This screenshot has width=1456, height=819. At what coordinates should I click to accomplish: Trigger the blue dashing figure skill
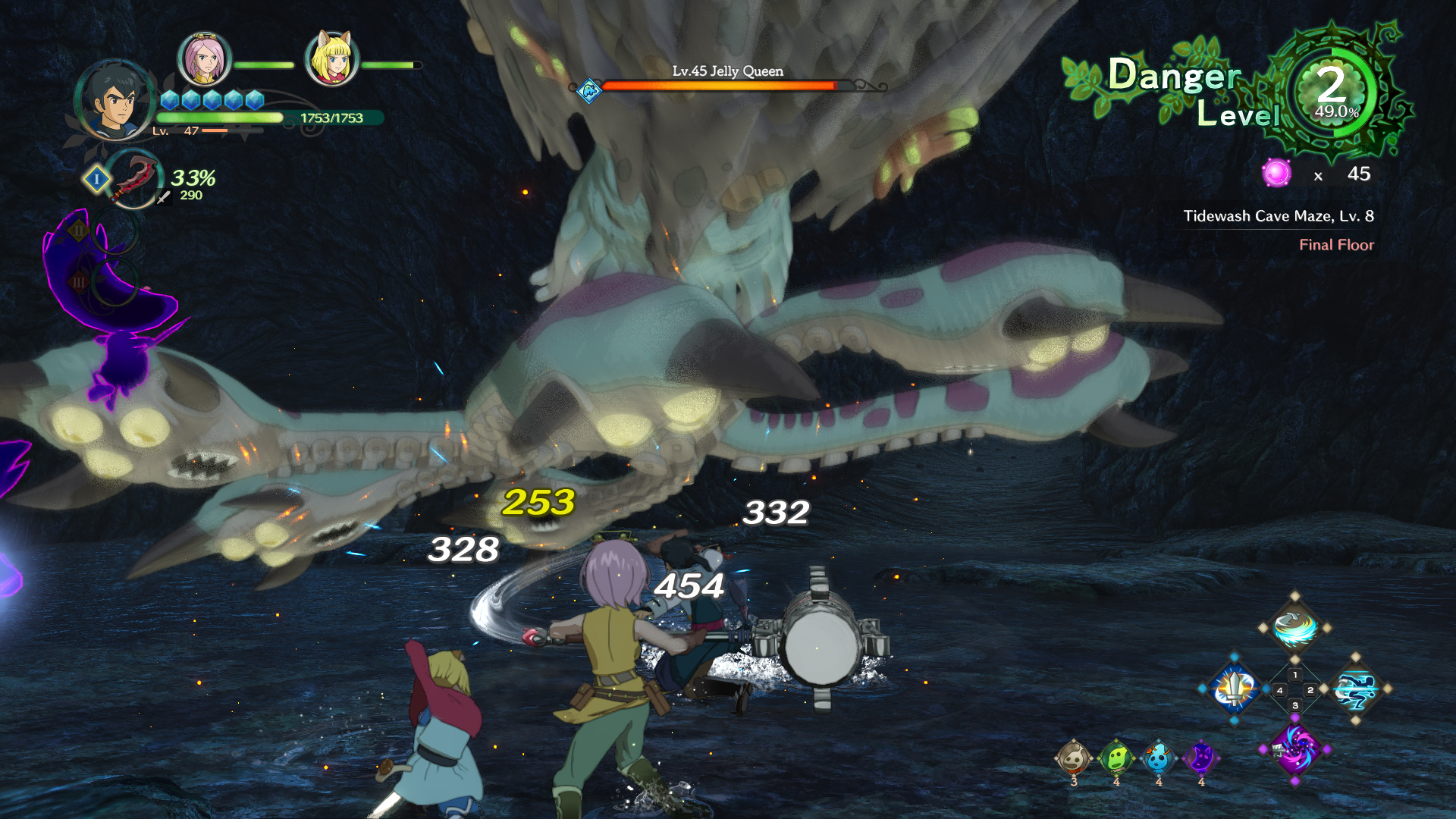tap(1356, 689)
